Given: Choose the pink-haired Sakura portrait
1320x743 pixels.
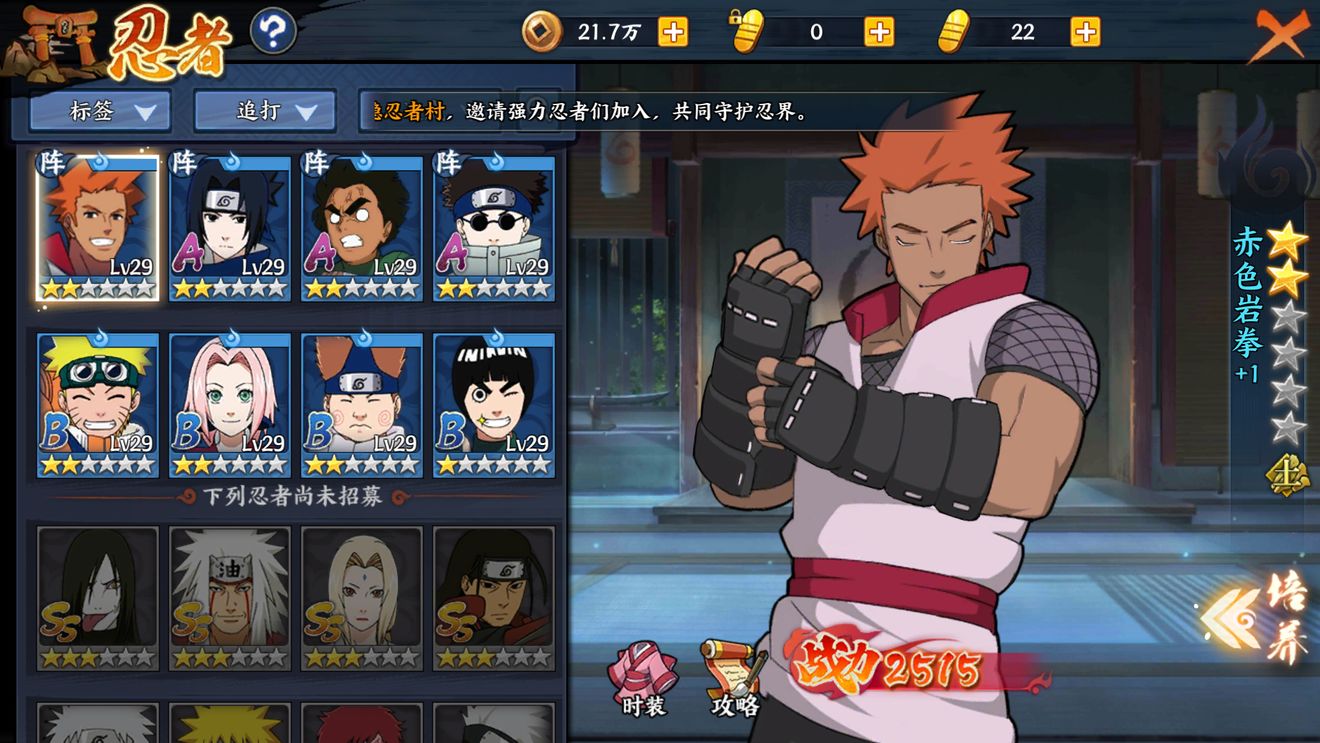Looking at the screenshot, I should click(230, 404).
